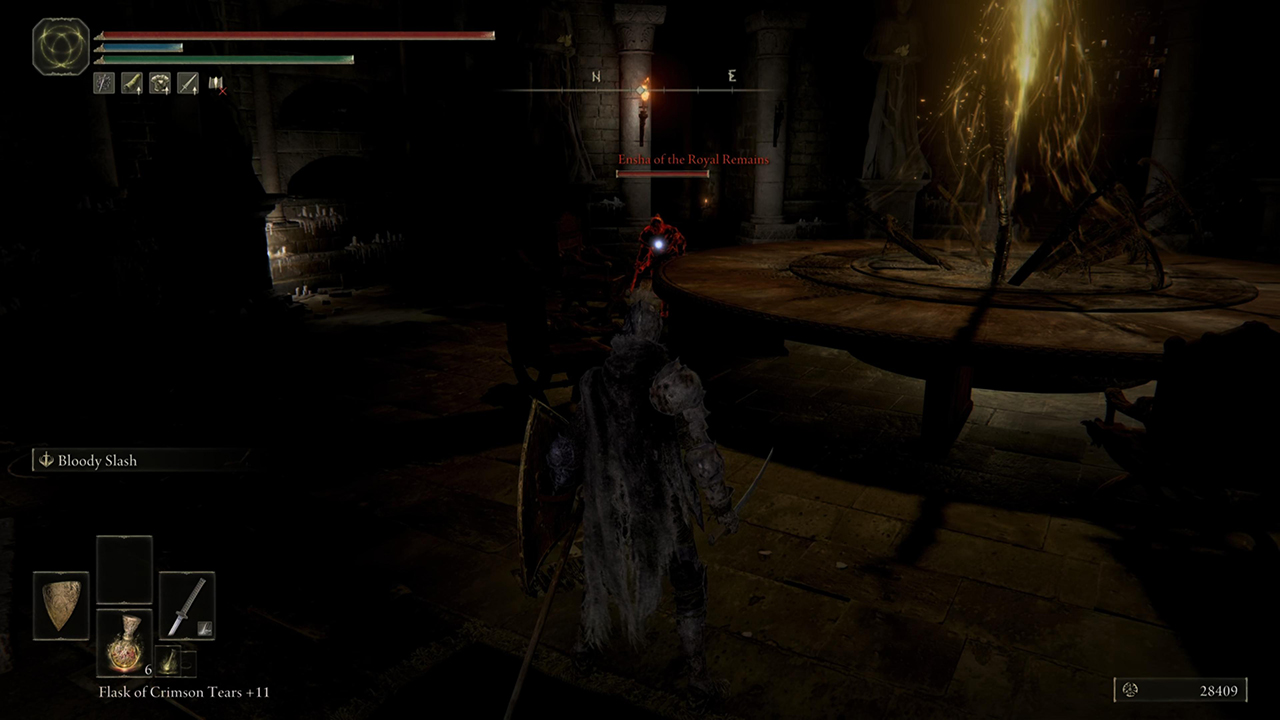The image size is (1280, 720).
Task: Click the enemy health bar under the boss name
Action: point(665,172)
